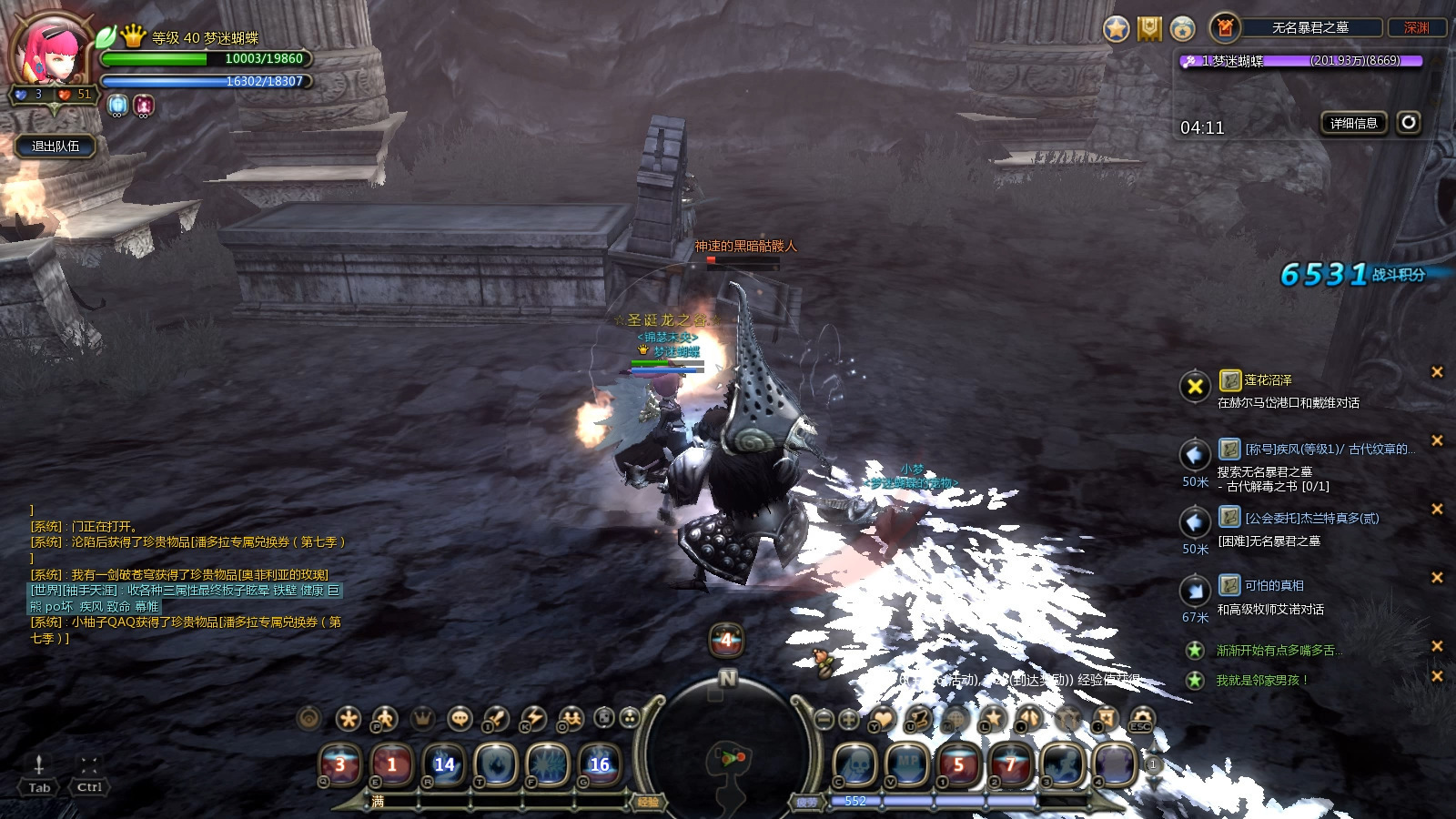Click the circular refresh button beside 详细信息
The width and height of the screenshot is (1456, 819).
[1409, 122]
